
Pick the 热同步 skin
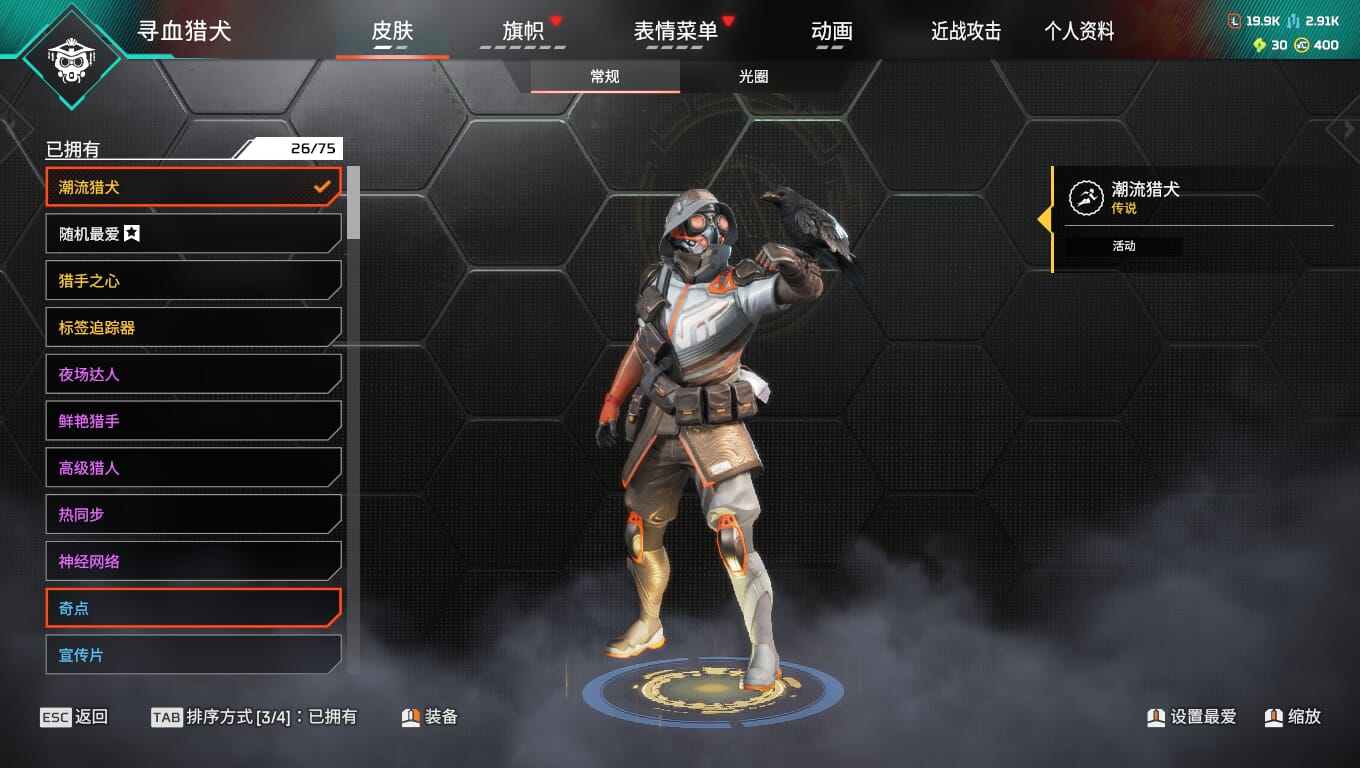[193, 515]
